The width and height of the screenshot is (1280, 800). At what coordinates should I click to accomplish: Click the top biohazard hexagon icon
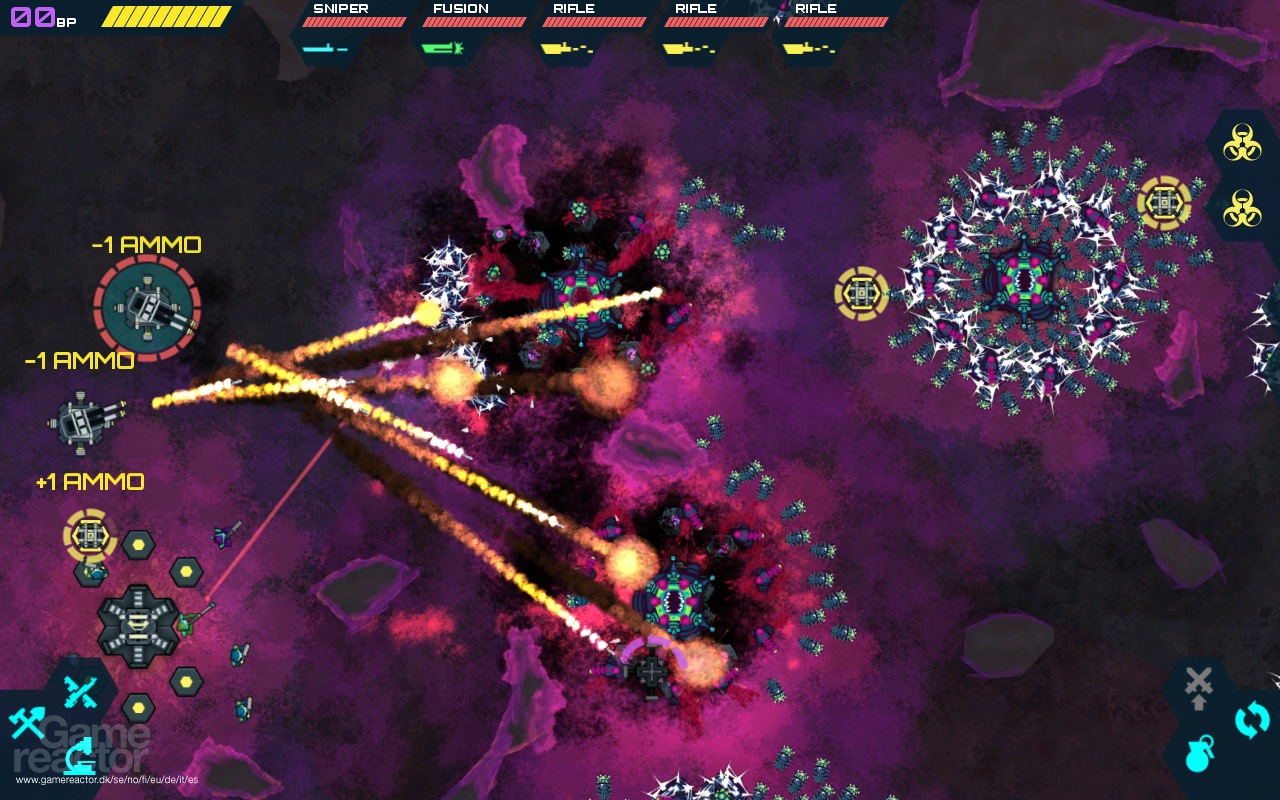pyautogui.click(x=1244, y=141)
